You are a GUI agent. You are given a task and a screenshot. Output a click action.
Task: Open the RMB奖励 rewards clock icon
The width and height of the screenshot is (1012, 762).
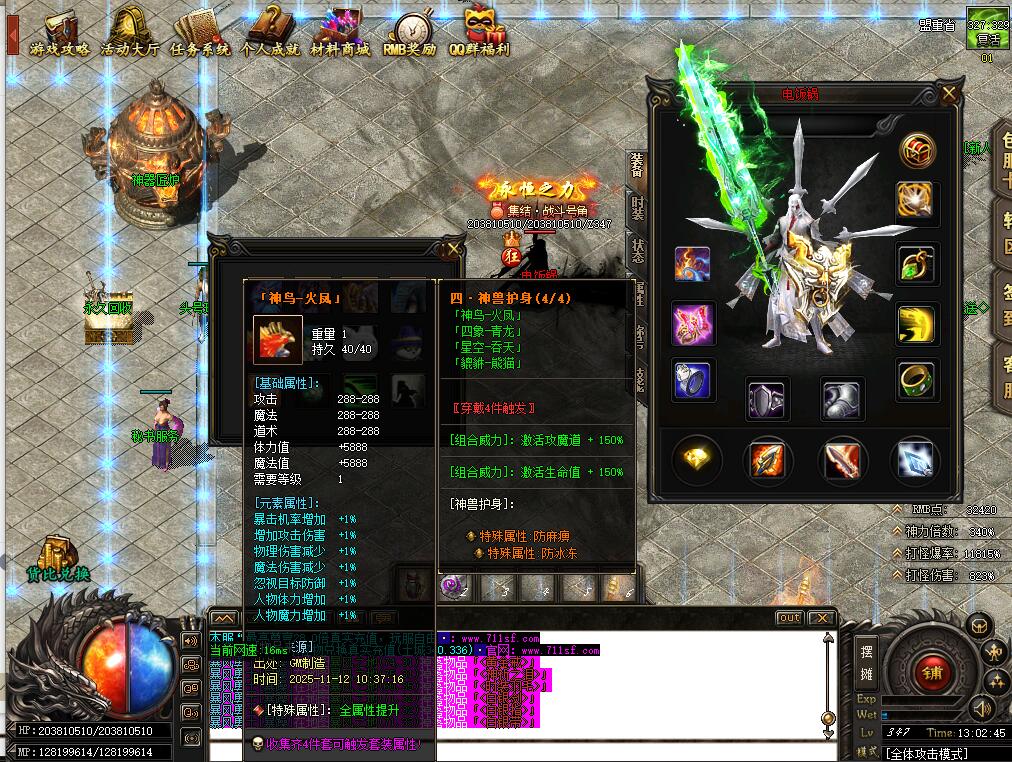pyautogui.click(x=410, y=33)
